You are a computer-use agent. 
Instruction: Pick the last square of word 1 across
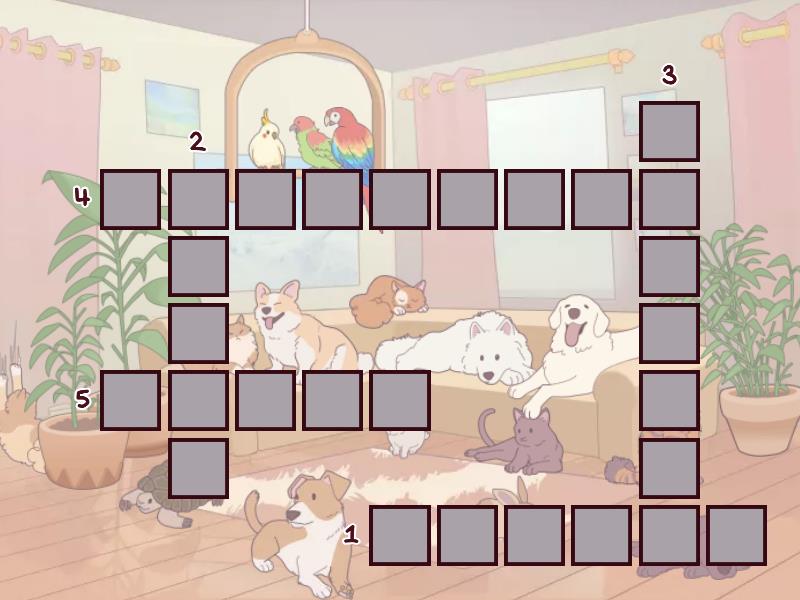tap(736, 535)
